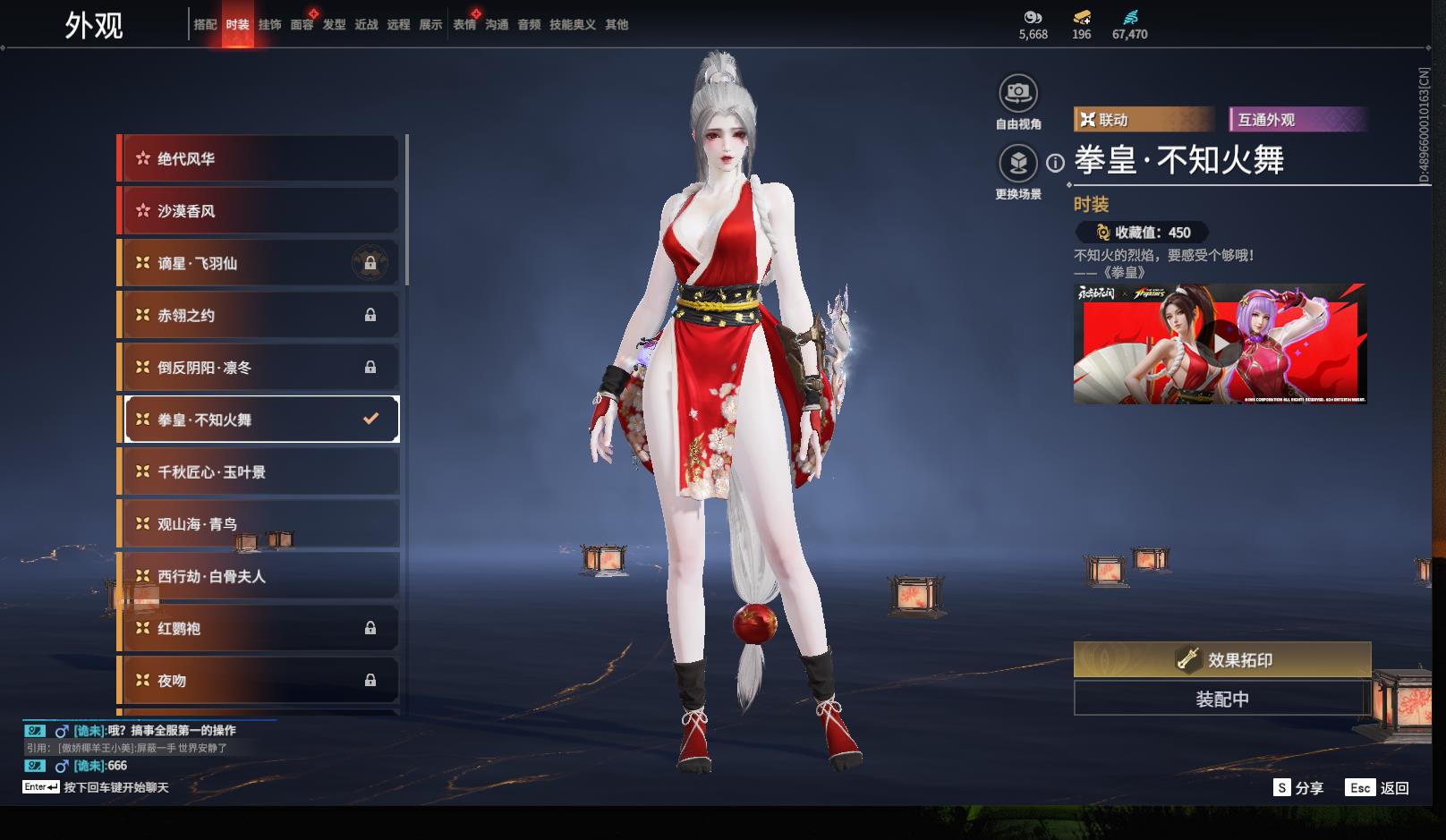Go to the 表情 emotes tab
Image resolution: width=1446 pixels, height=840 pixels.
pyautogui.click(x=464, y=25)
